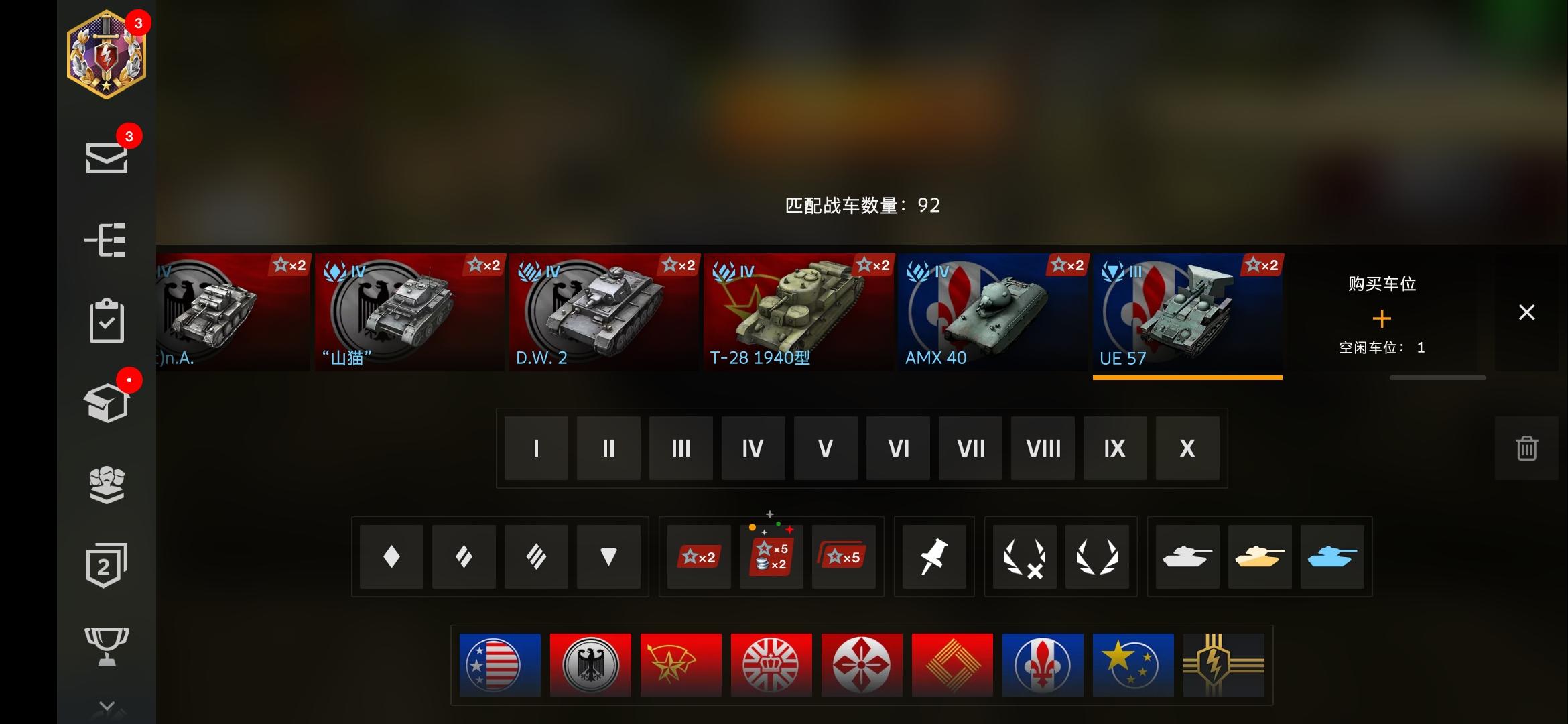Image resolution: width=1568 pixels, height=724 pixels.
Task: Enable the x2 bonus vehicle filter
Action: pyautogui.click(x=699, y=556)
